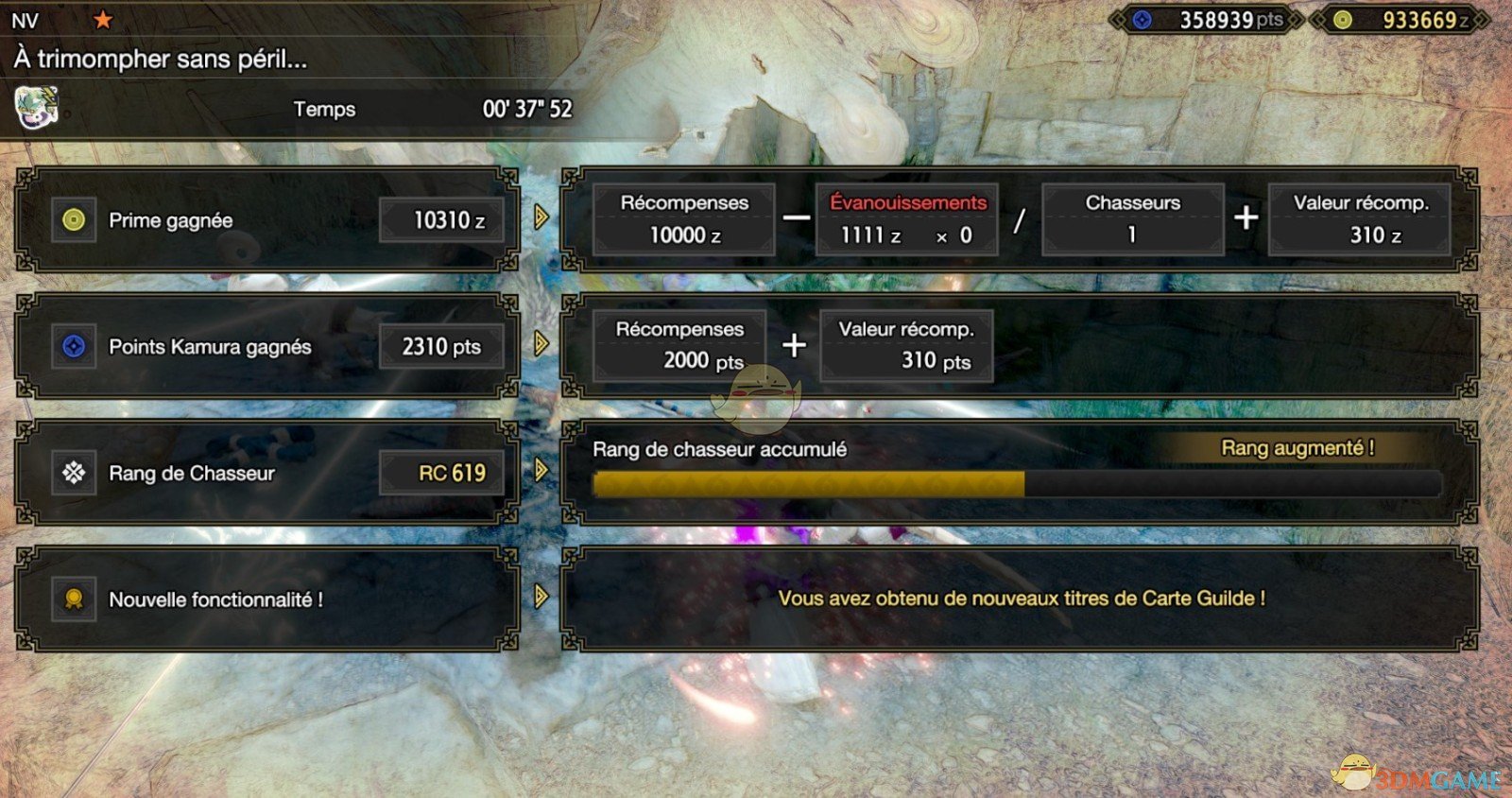
Task: Select the zeny coin icon near 933669 z
Action: coord(1343,19)
